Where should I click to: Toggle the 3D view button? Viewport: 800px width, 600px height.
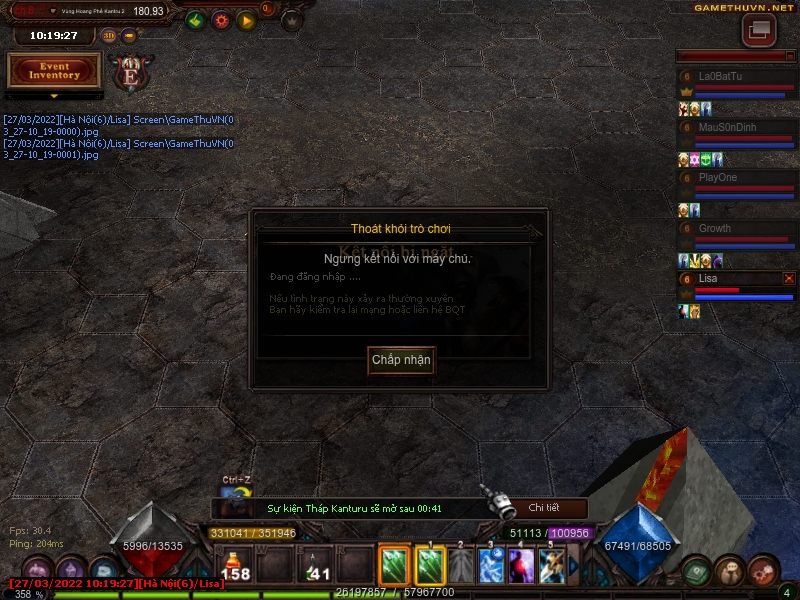click(x=108, y=36)
